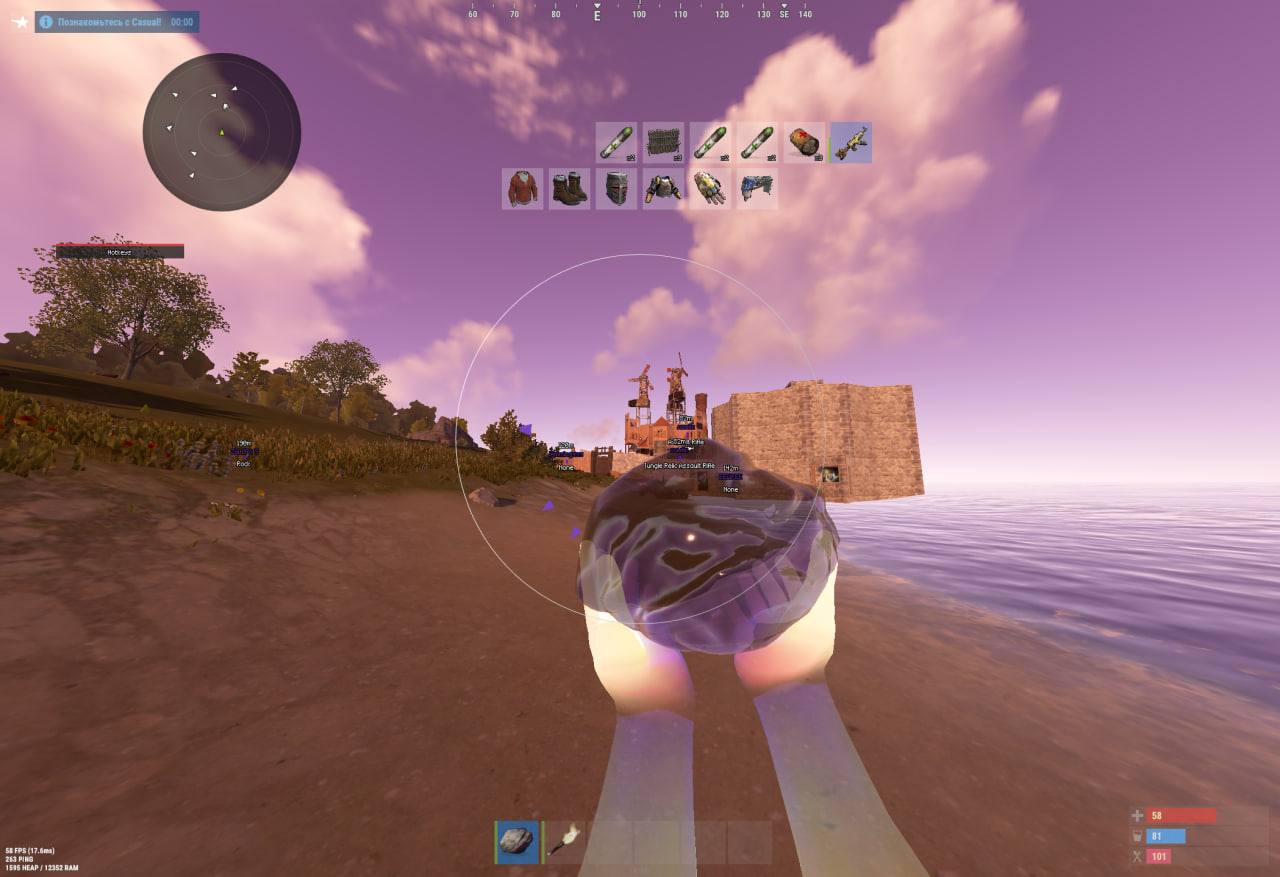Click the gloves icon in the clothing row
Screen dimensions: 1280x877
[x=710, y=188]
